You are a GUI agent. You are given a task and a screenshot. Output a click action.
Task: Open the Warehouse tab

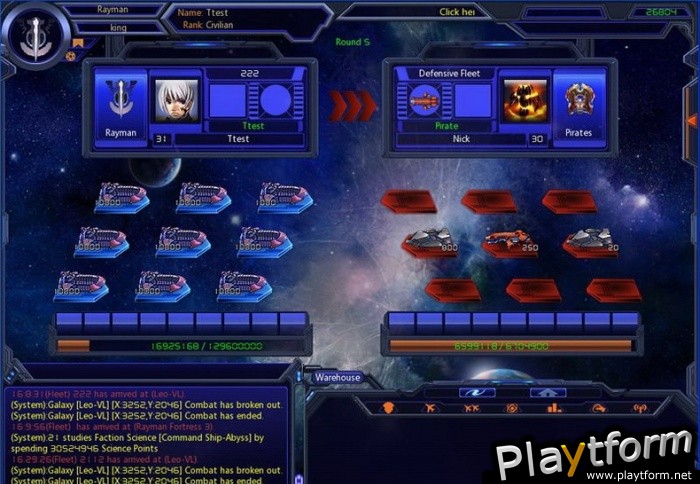coord(337,378)
